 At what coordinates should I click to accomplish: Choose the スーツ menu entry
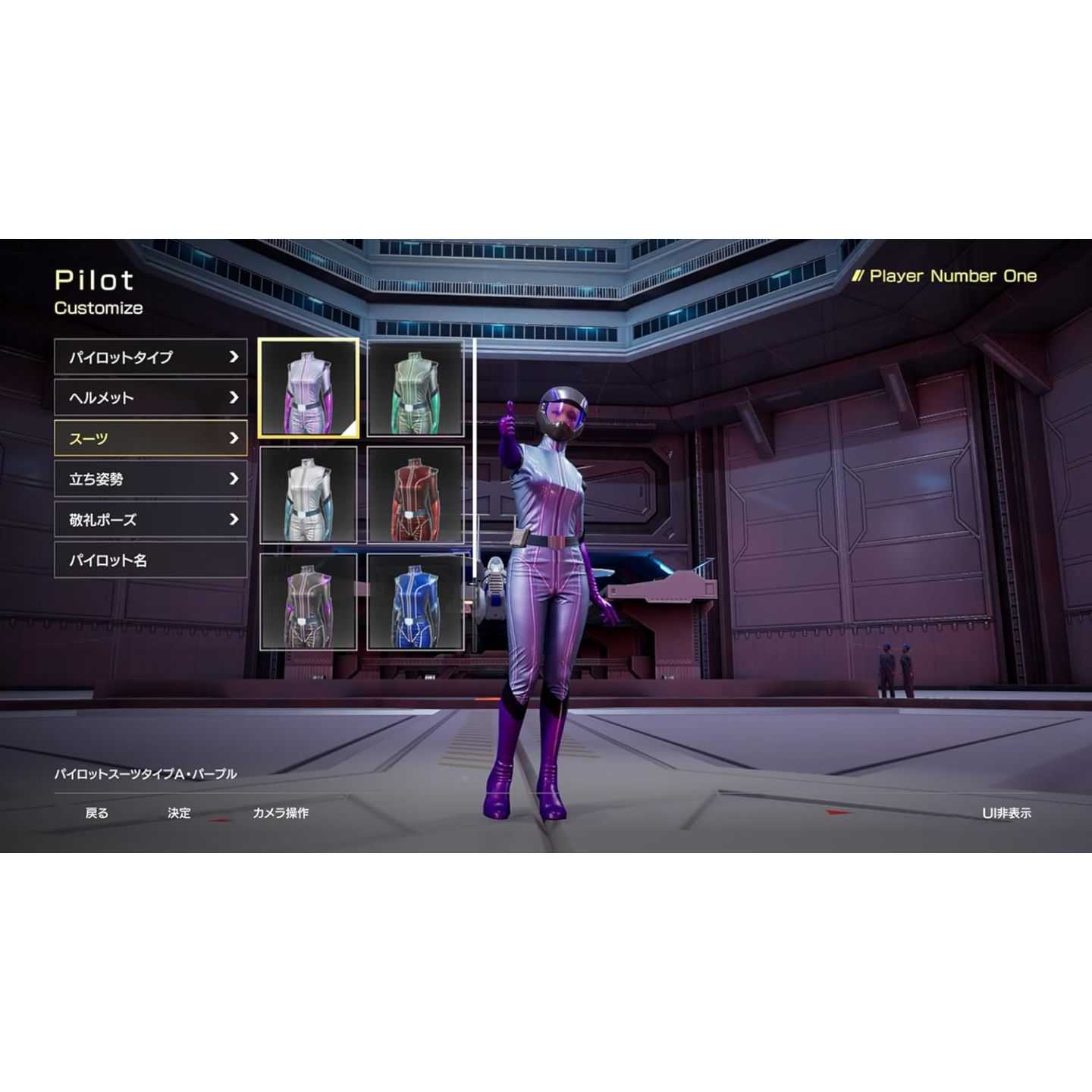(x=150, y=438)
